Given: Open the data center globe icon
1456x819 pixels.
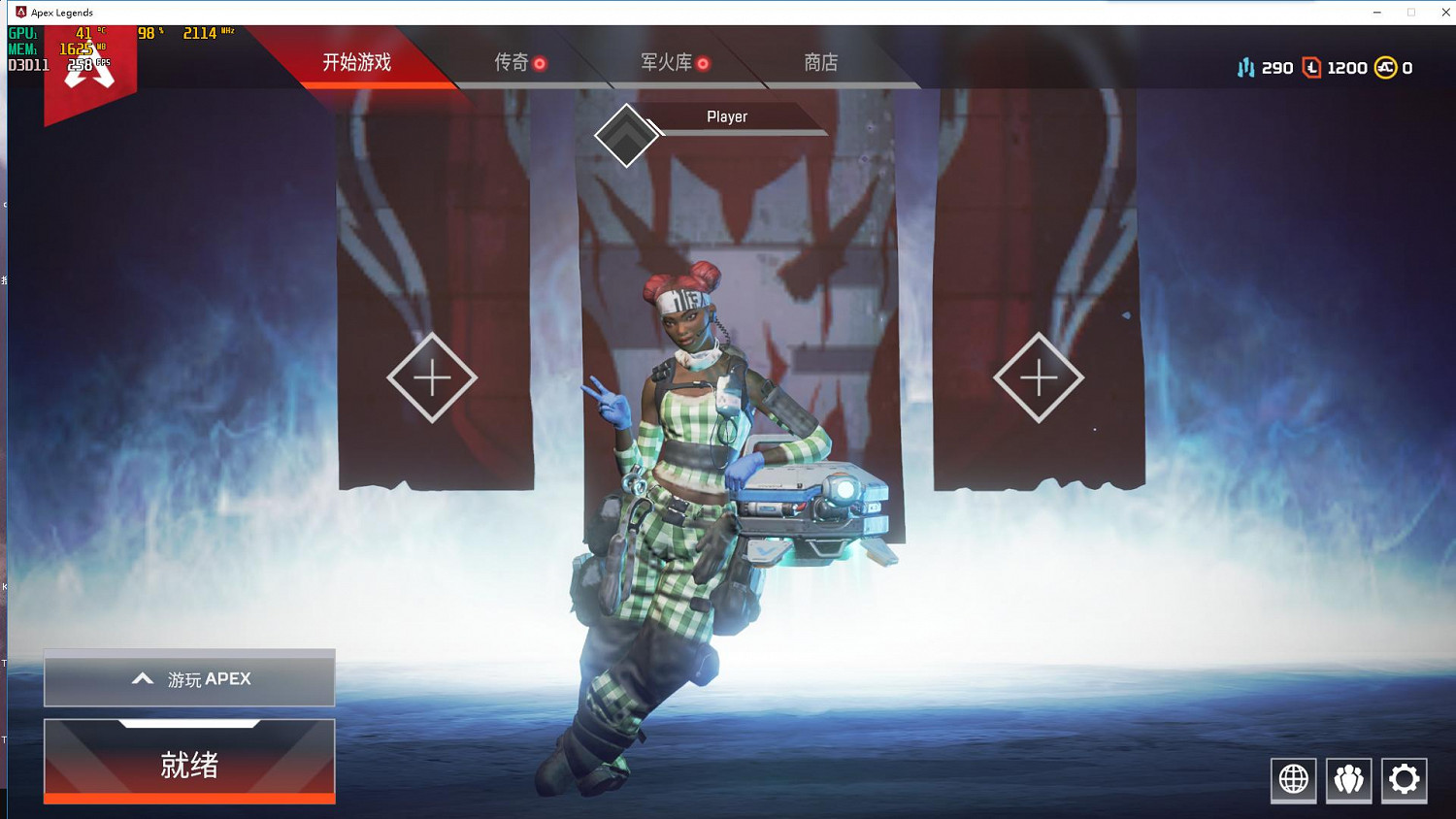Looking at the screenshot, I should (x=1293, y=778).
